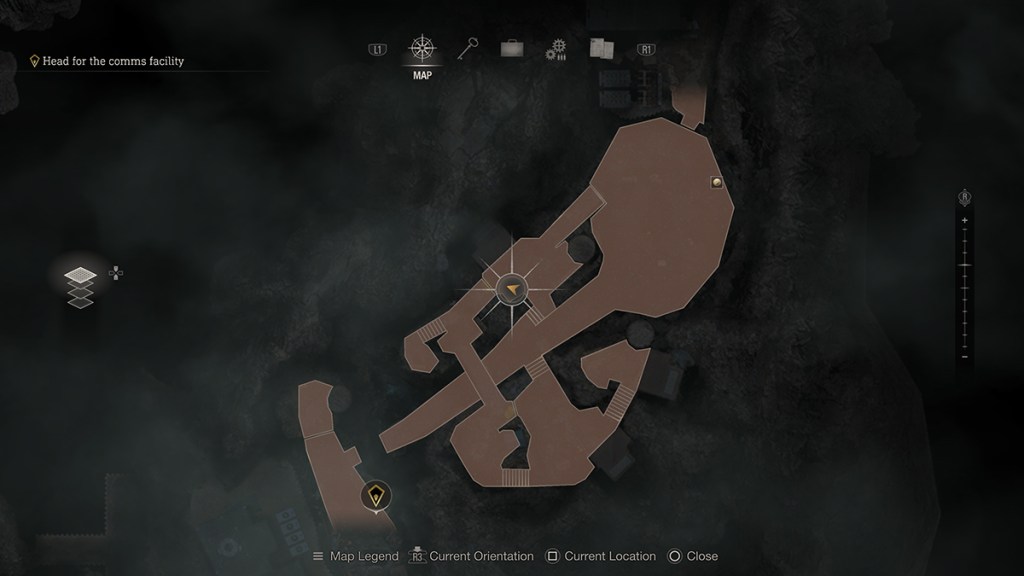Screen dimensions: 1024x576
Task: Click the gold treasure marker on the map
Action: tap(716, 182)
